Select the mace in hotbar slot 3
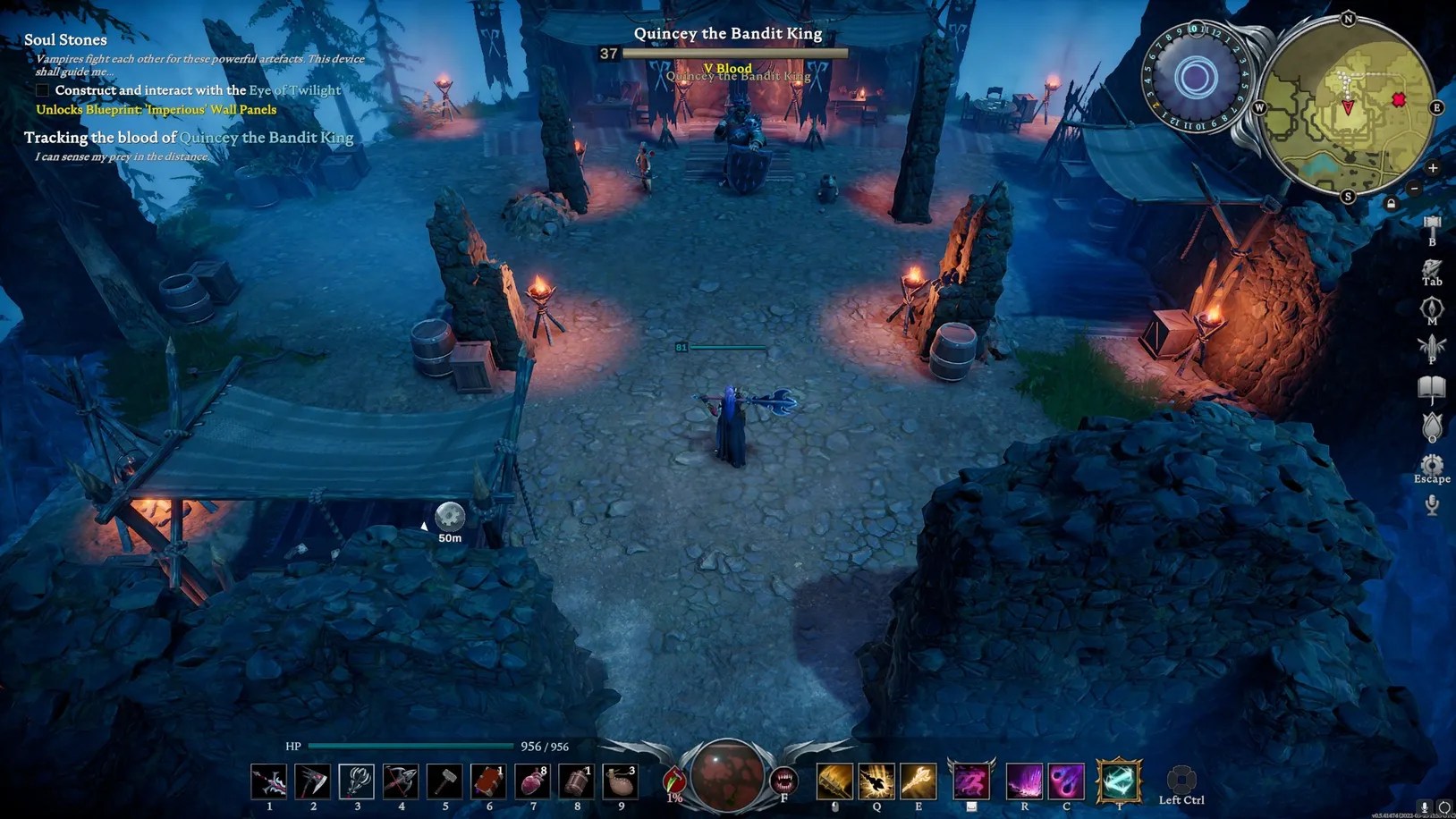1456x819 pixels. [357, 781]
